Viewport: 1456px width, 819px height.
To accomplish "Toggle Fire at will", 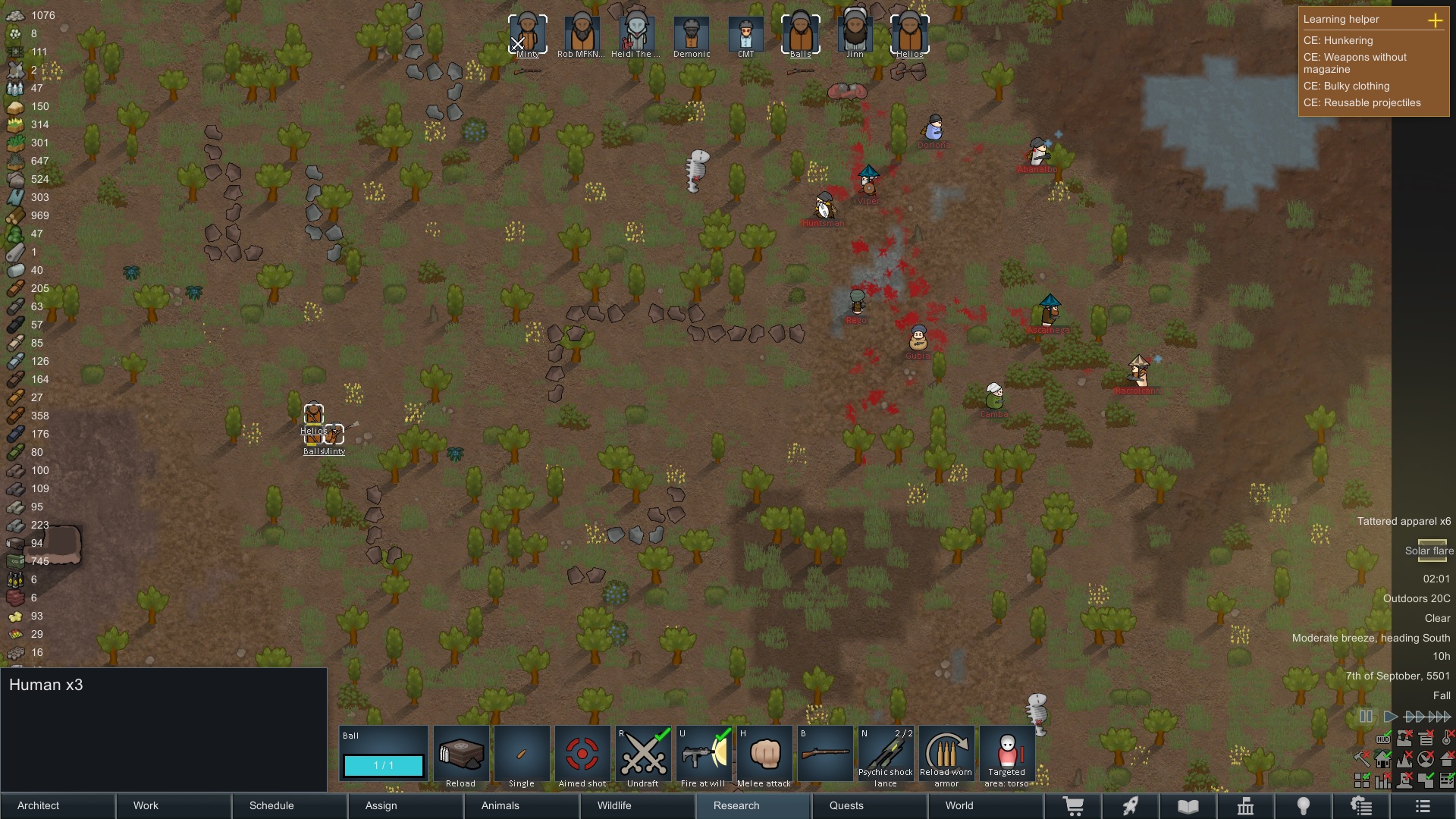I will [704, 755].
